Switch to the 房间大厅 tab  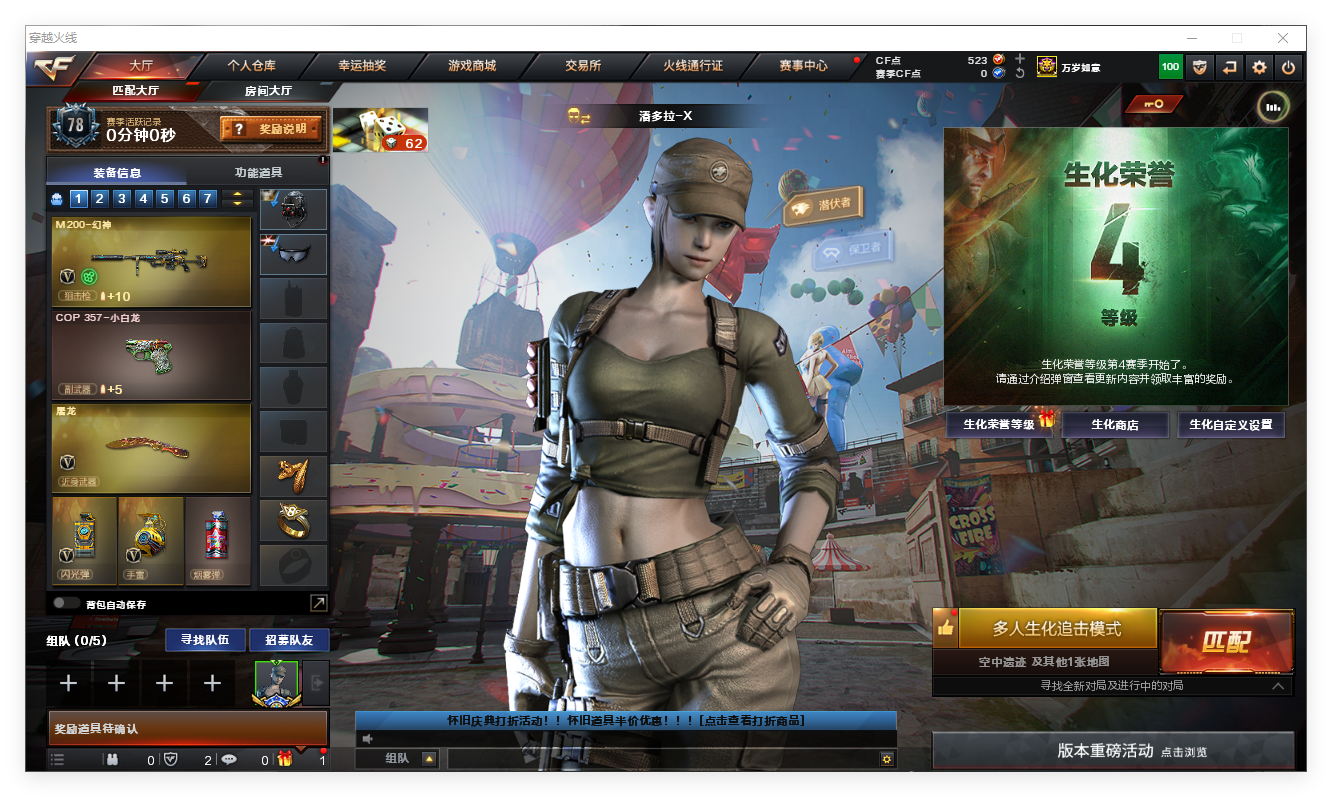pos(268,91)
